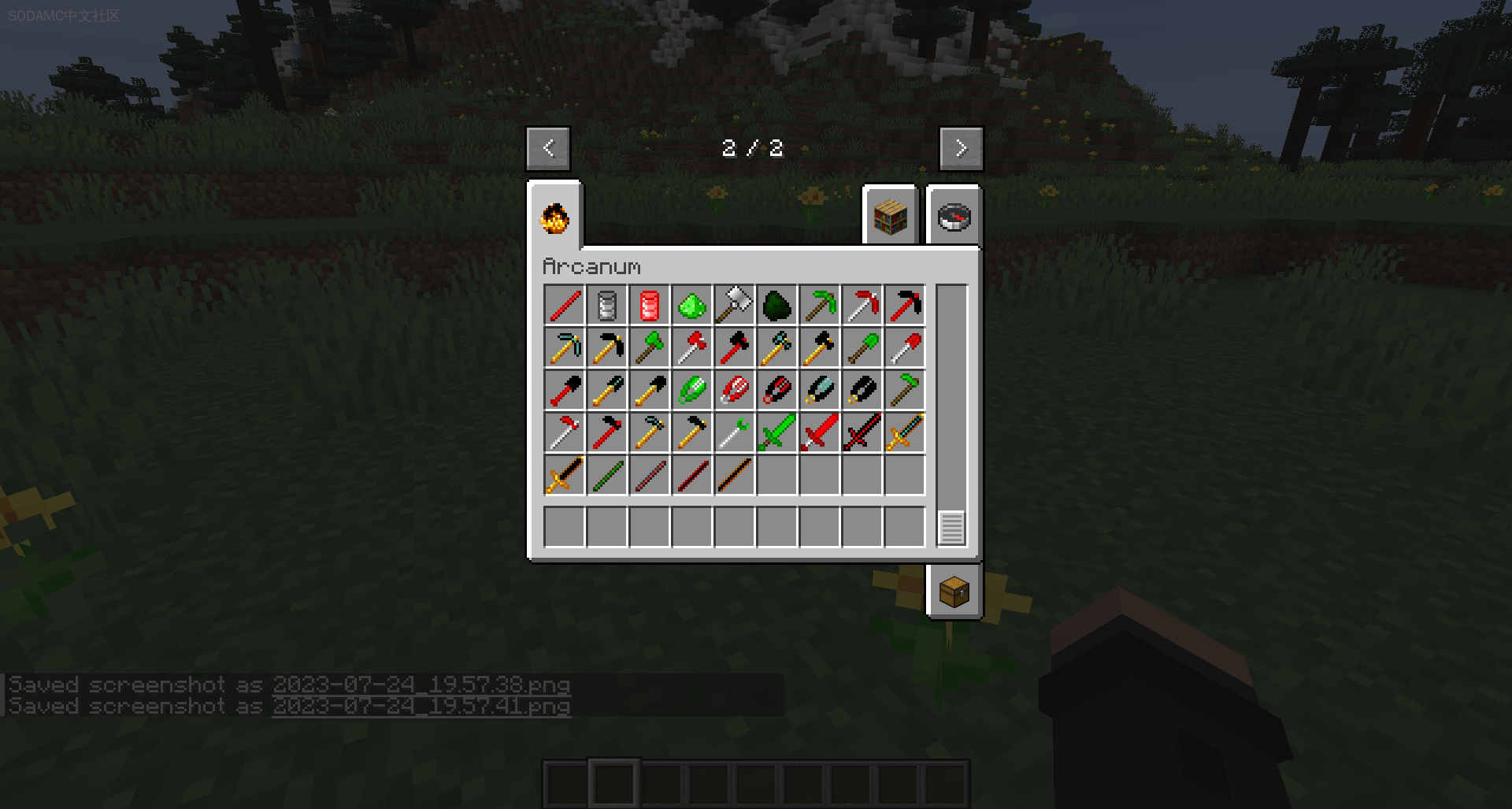The width and height of the screenshot is (1512, 809).
Task: Grab the red canister item
Action: (650, 306)
